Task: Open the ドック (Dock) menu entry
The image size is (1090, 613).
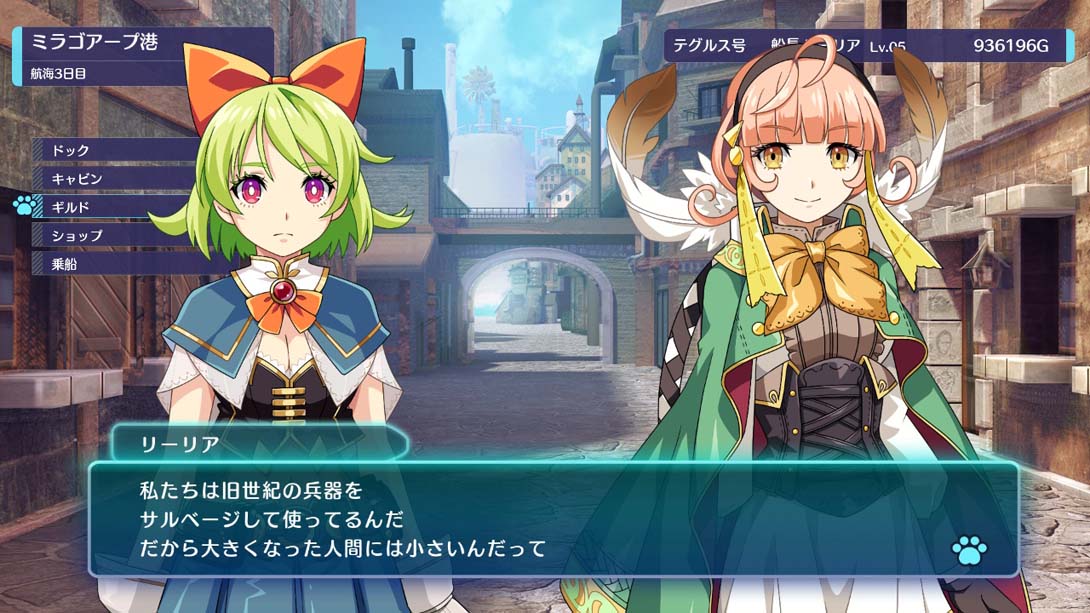Action: [x=72, y=150]
